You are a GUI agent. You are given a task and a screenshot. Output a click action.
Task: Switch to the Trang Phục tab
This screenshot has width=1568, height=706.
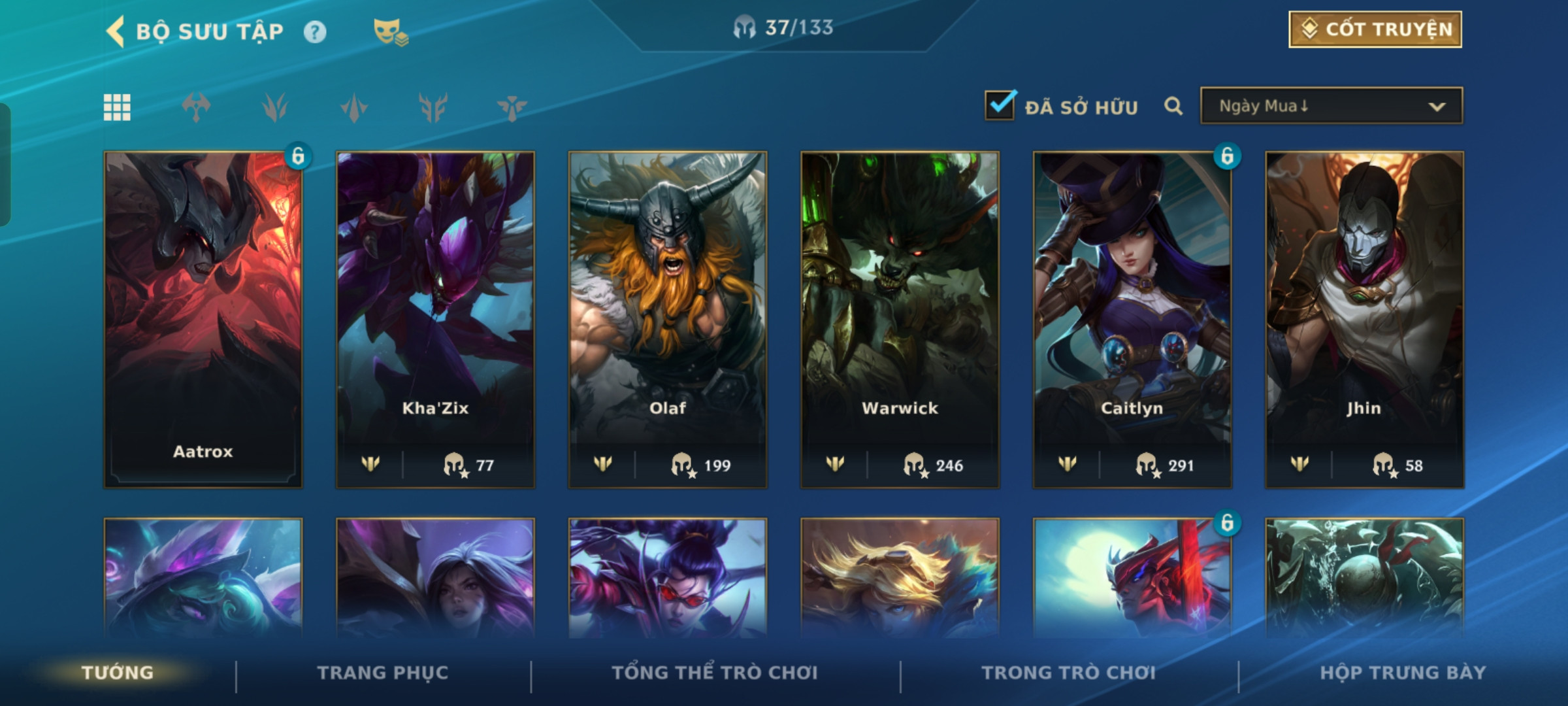coord(383,673)
